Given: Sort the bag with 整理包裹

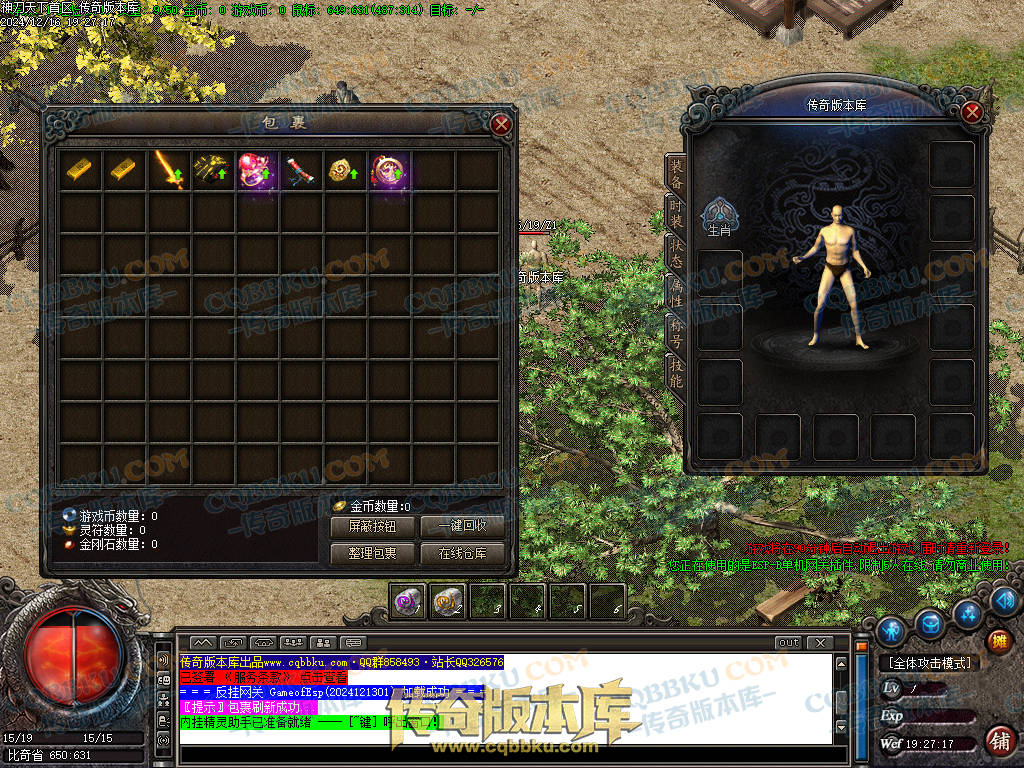Looking at the screenshot, I should point(372,553).
